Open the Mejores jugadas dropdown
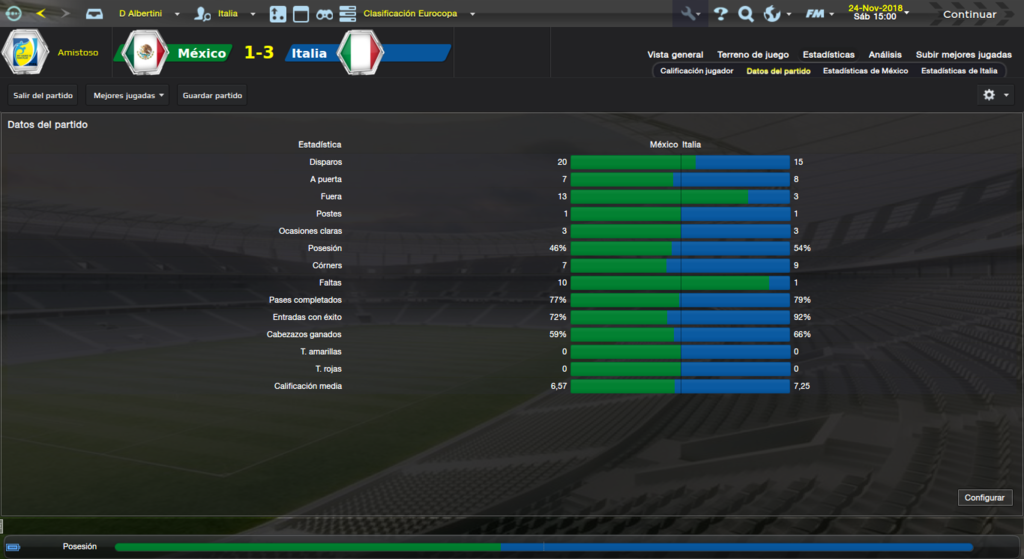1024x559 pixels. click(128, 95)
